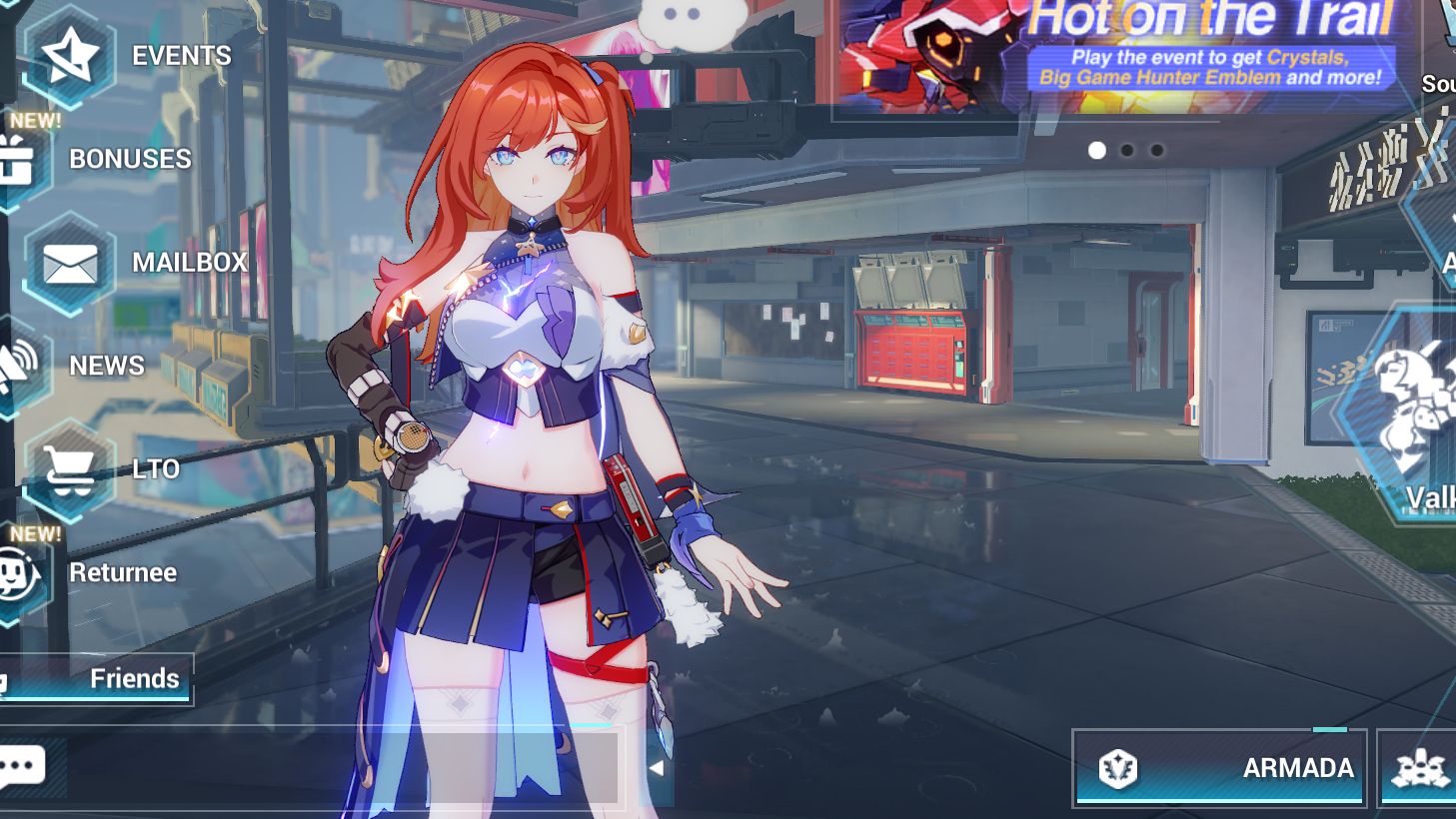Open the EVENTS menu entry
Image resolution: width=1456 pixels, height=819 pixels.
(180, 56)
